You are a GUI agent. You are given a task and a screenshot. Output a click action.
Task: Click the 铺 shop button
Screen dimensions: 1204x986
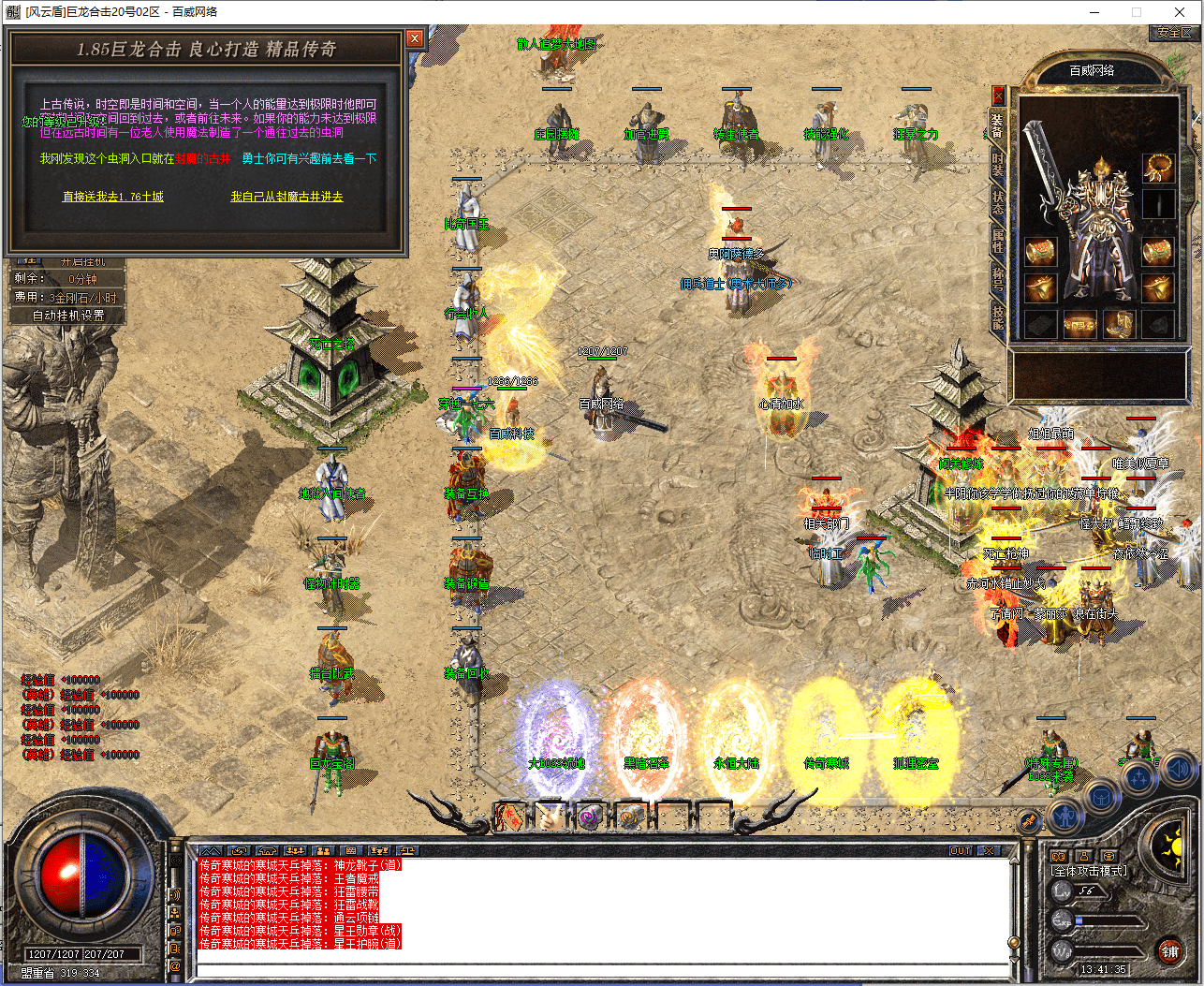1169,952
